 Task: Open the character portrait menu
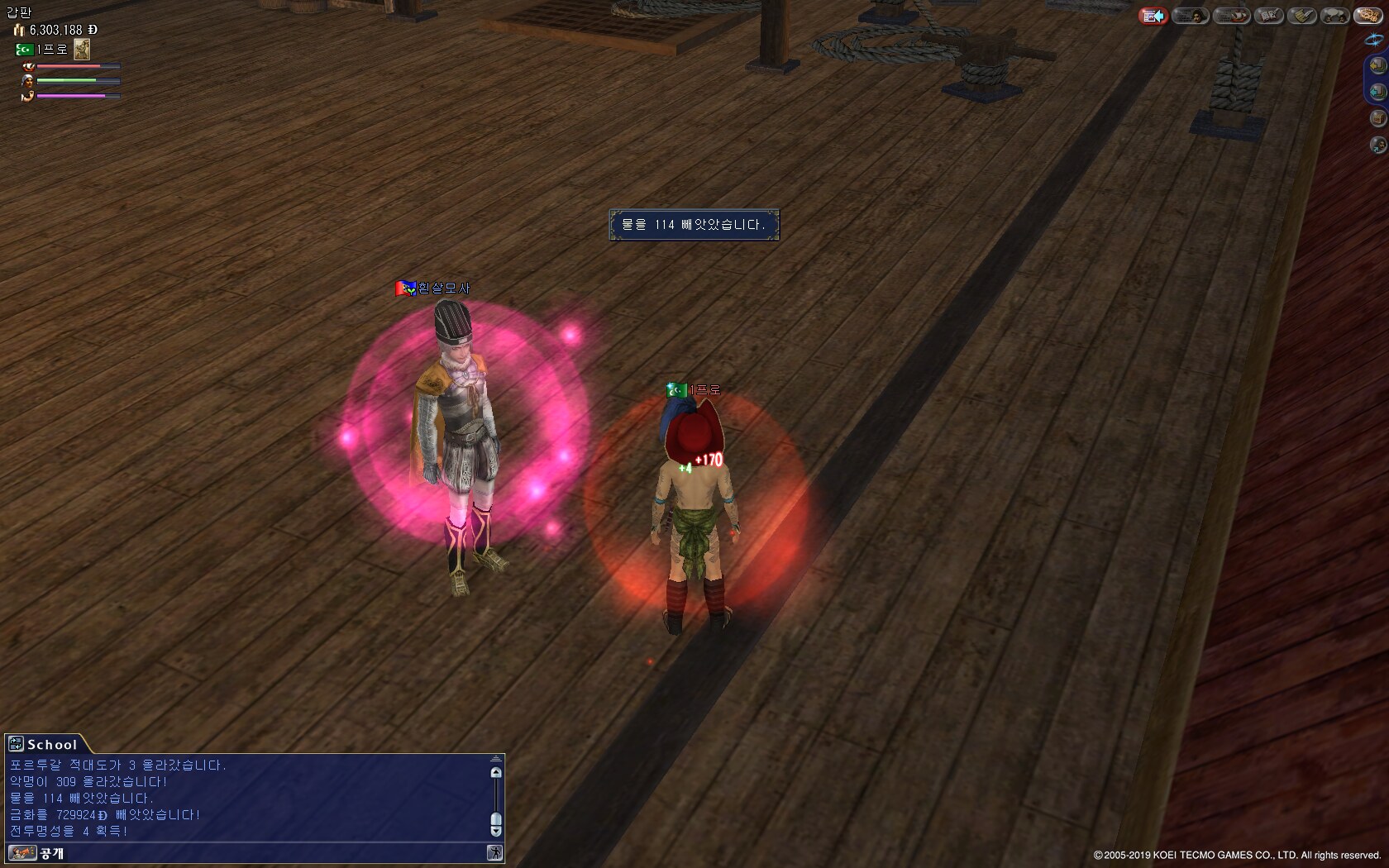1191,16
